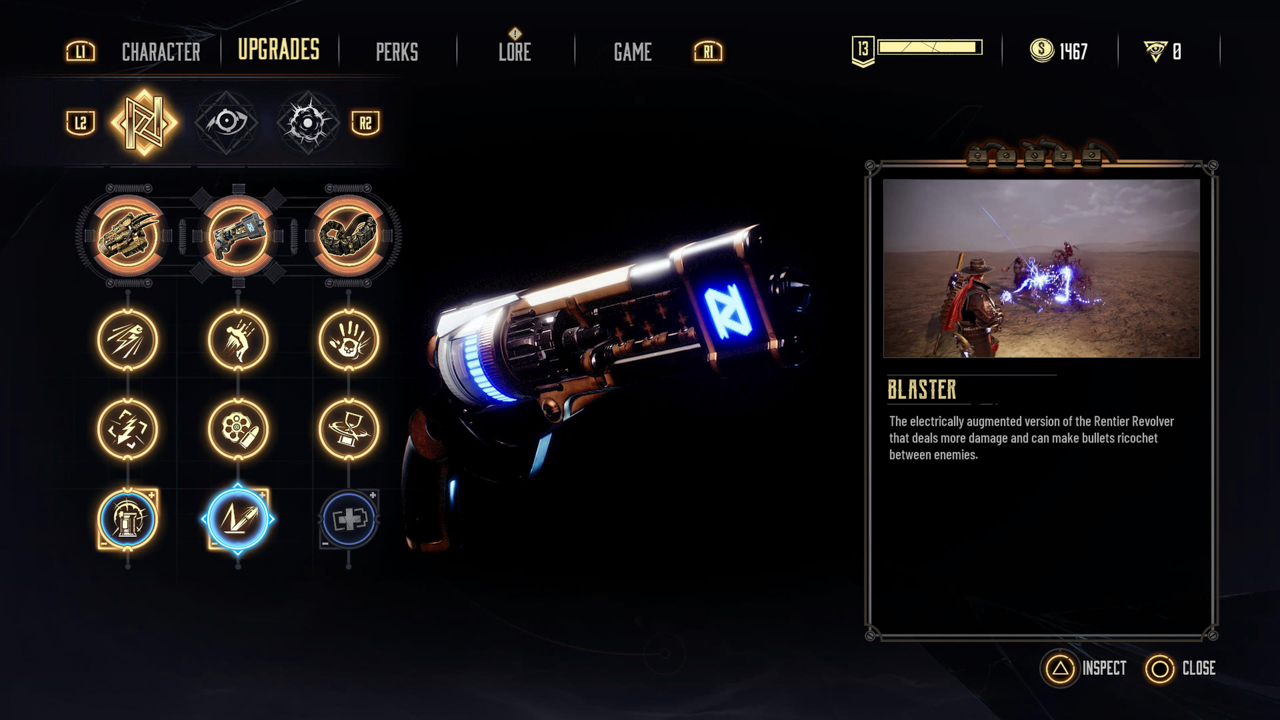Open the Lore tab

(515, 51)
